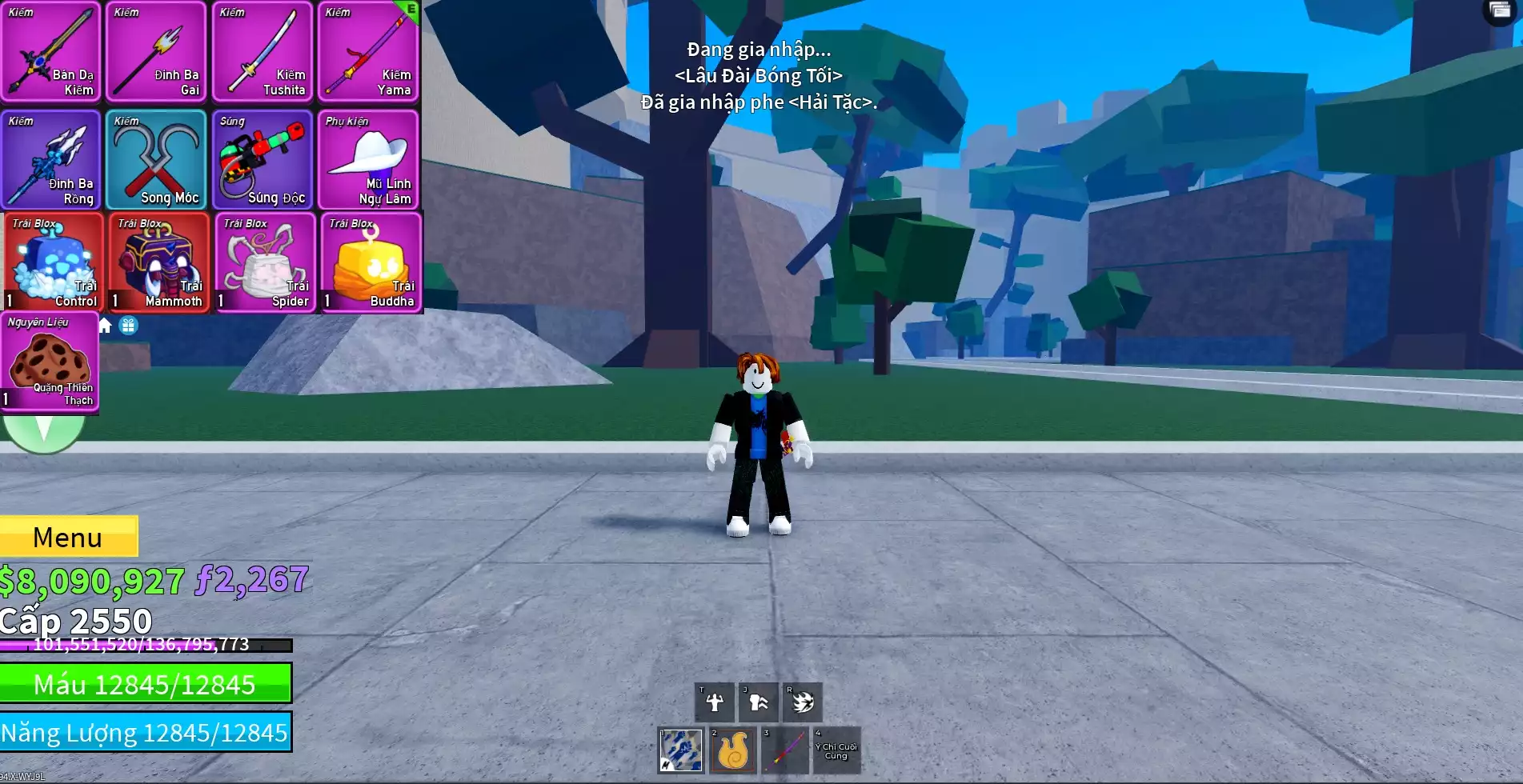This screenshot has height=784, width=1523.
Task: Select the Control fruit slot
Action: pyautogui.click(x=53, y=262)
